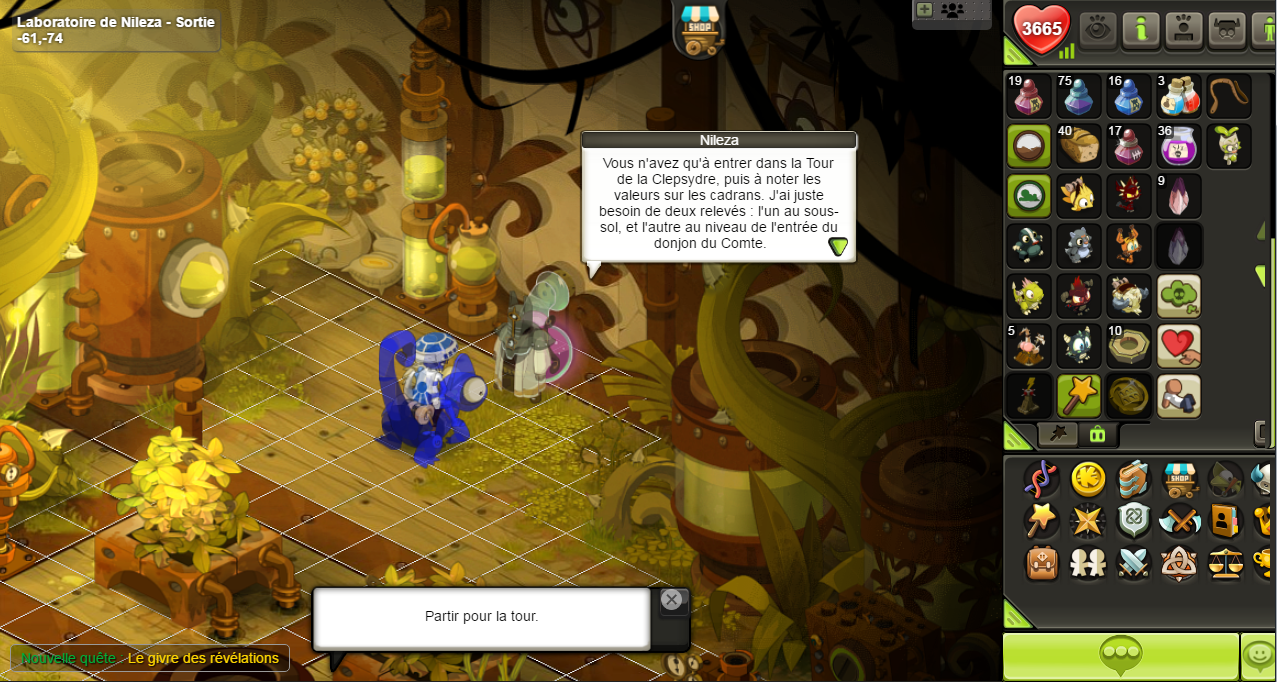Select the bread item slot with 40
1277x682 pixels.
1079,146
